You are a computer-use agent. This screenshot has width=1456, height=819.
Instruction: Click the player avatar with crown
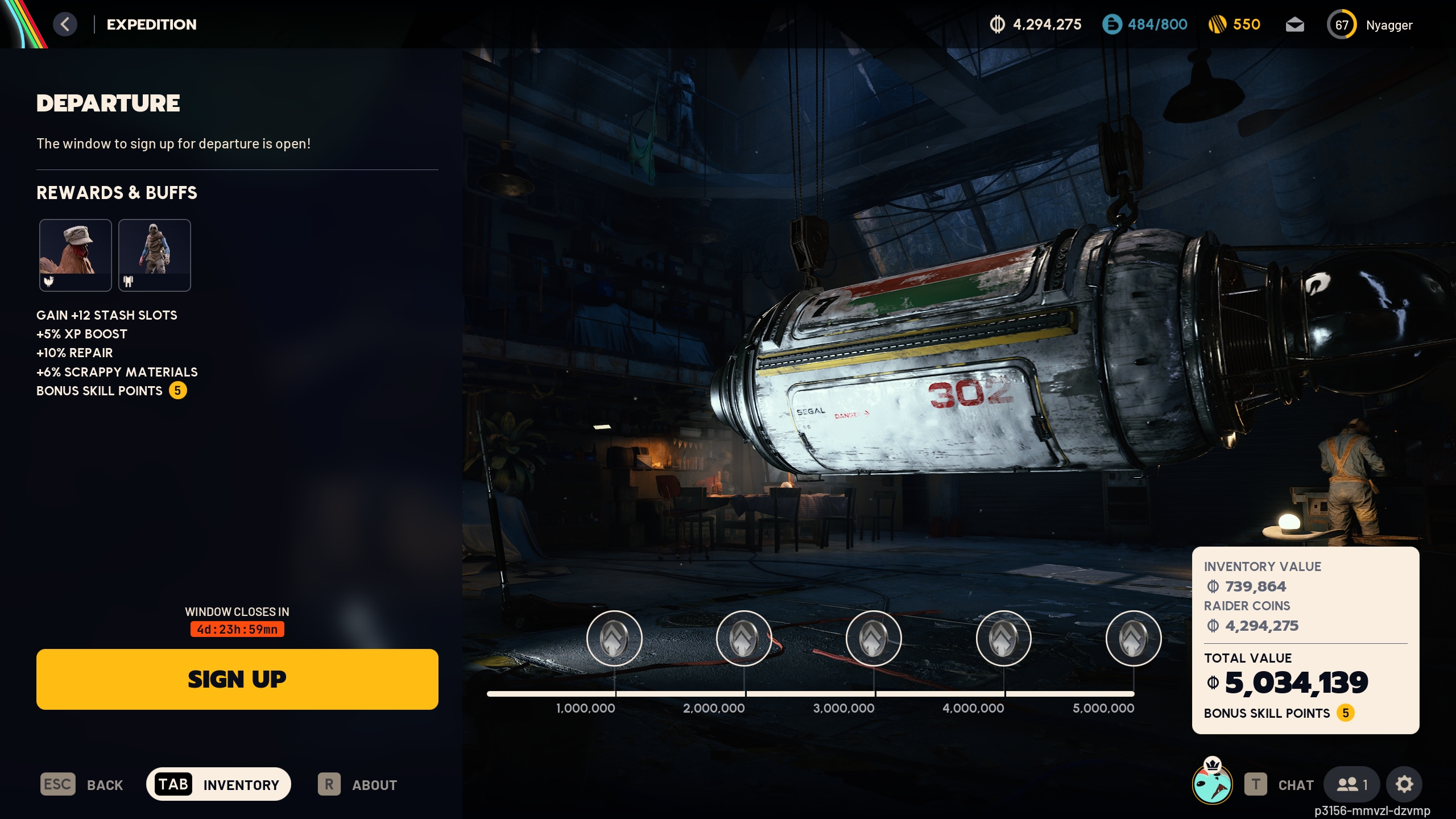click(x=1212, y=783)
